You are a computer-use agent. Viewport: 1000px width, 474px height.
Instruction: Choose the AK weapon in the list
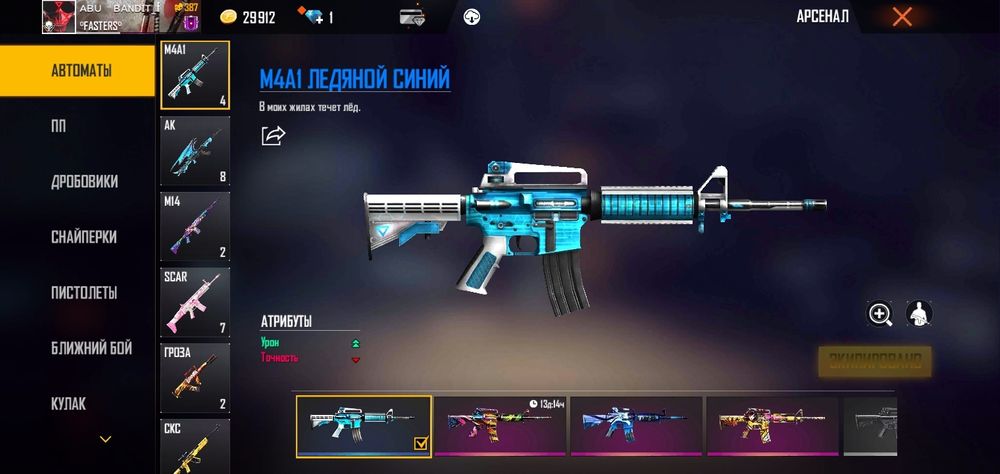coord(195,151)
